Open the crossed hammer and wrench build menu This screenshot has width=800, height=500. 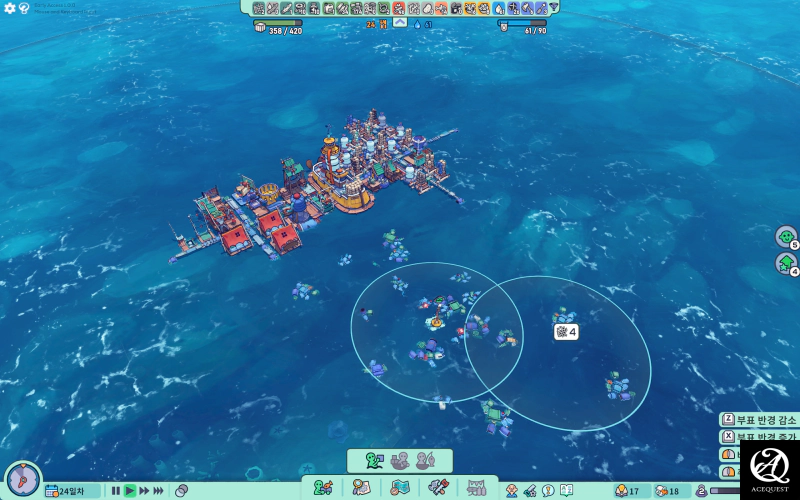438,488
